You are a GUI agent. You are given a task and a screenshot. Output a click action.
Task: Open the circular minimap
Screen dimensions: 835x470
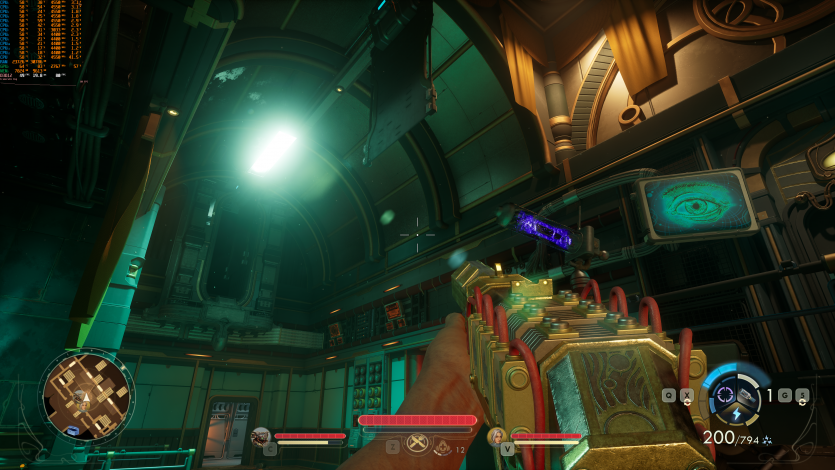[87, 395]
